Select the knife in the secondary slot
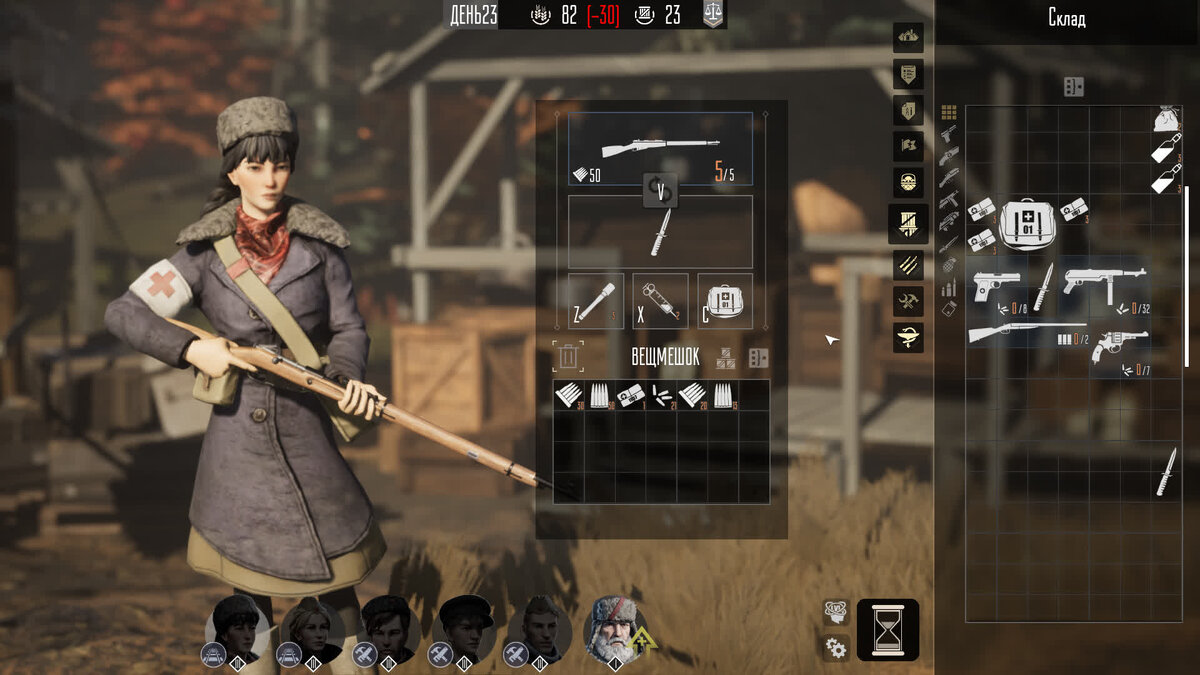 click(x=660, y=232)
